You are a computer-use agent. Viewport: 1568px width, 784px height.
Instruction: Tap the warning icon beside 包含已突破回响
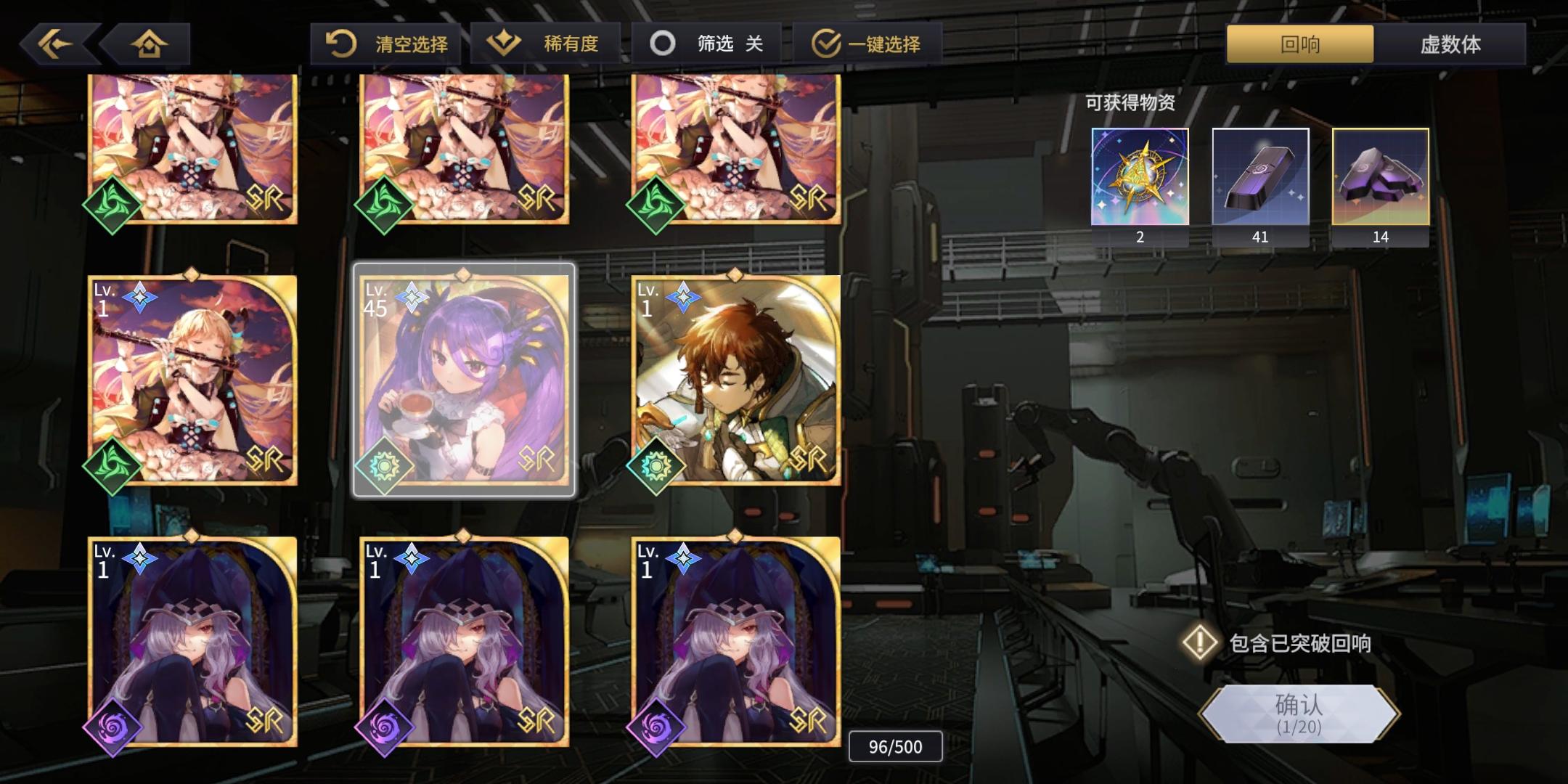click(x=1201, y=643)
